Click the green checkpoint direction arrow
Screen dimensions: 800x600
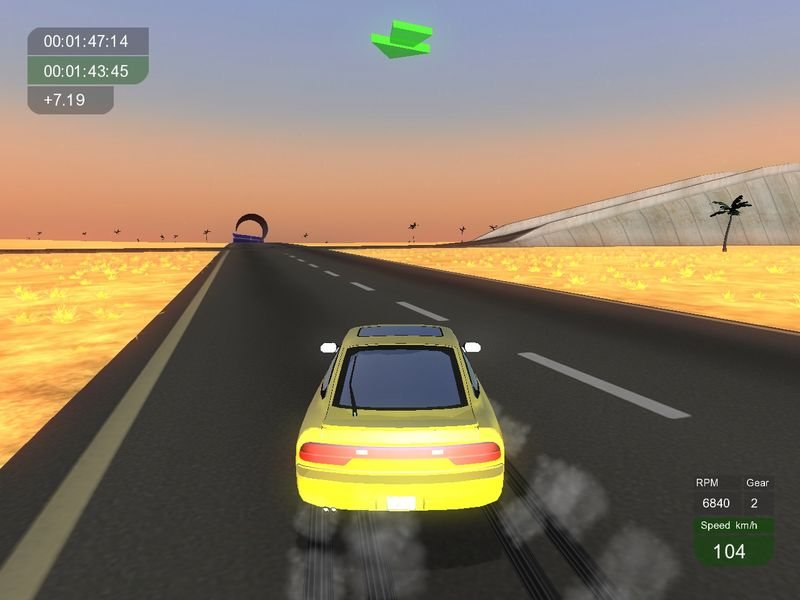[401, 40]
